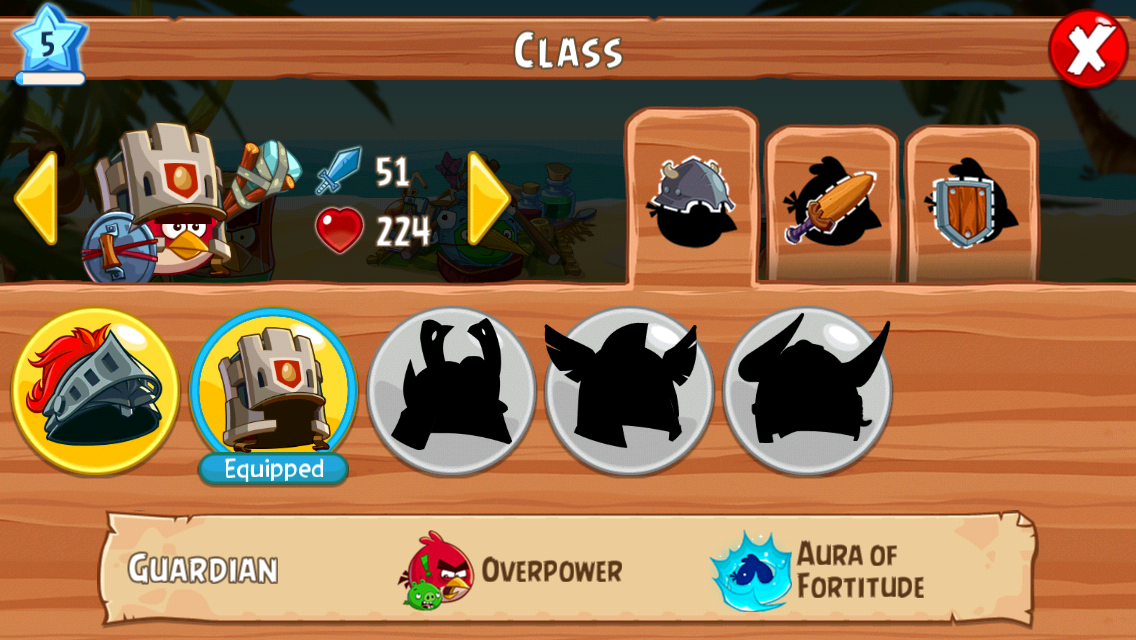Open the wooden shield off-hand tab
Viewport: 1136px width, 640px height.
tap(971, 205)
